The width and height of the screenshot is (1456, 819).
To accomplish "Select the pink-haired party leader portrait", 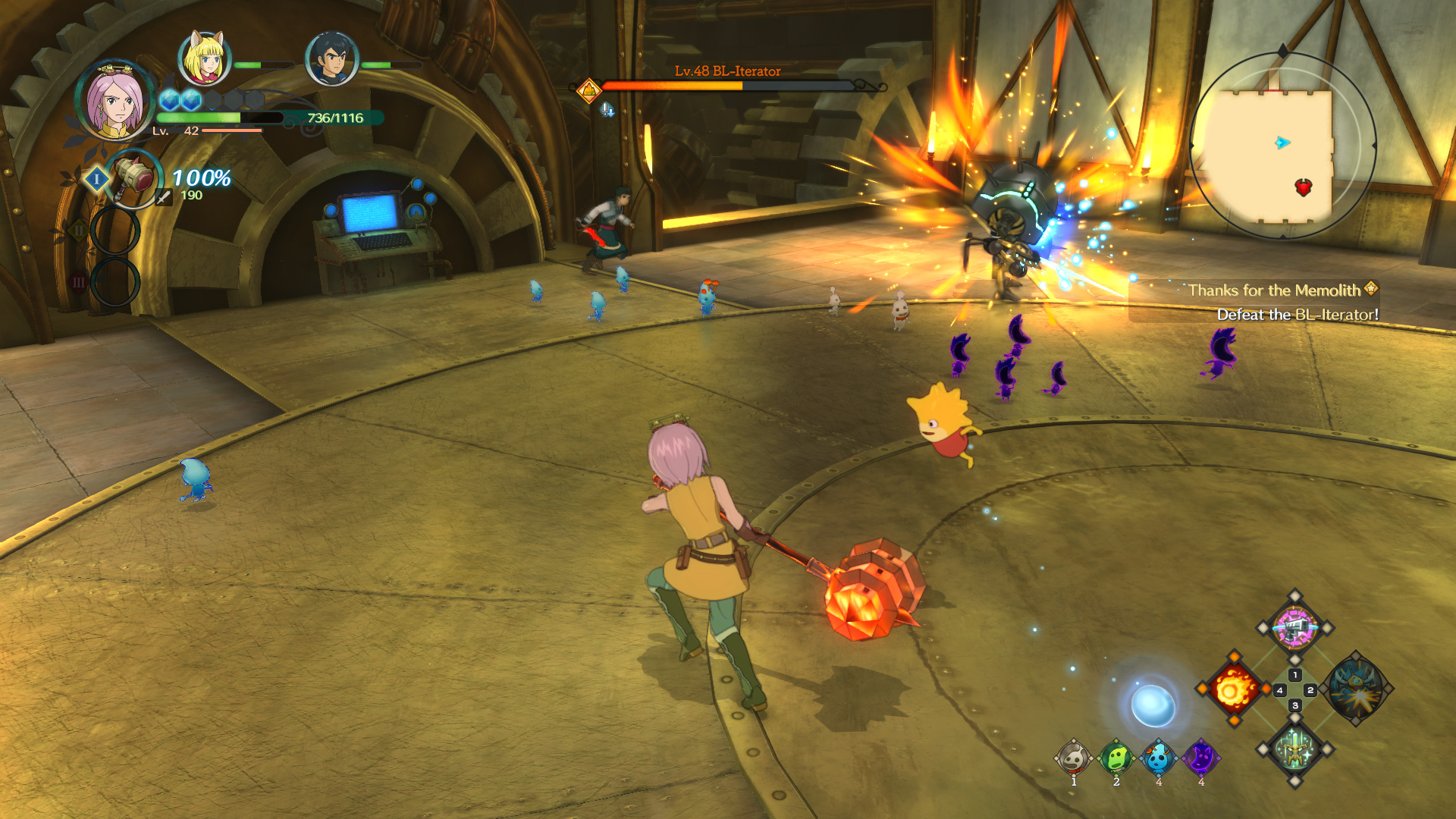I will [115, 101].
